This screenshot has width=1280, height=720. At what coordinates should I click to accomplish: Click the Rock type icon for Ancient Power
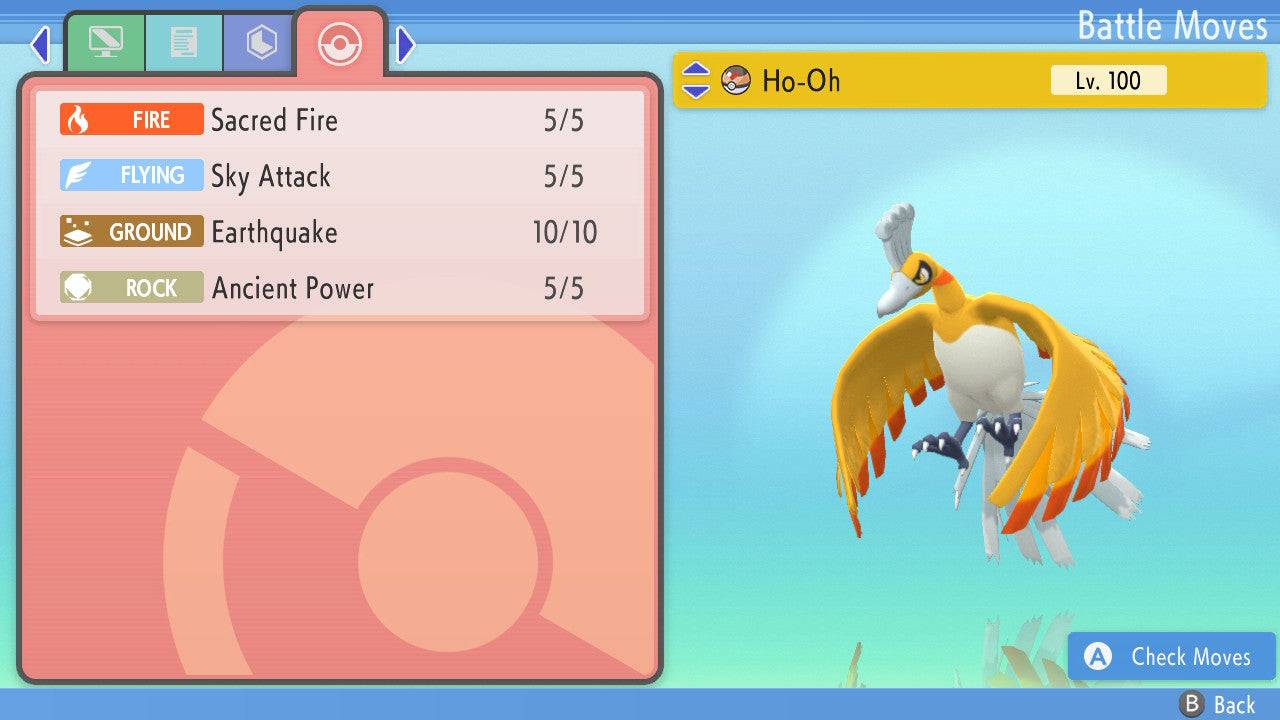[x=130, y=287]
